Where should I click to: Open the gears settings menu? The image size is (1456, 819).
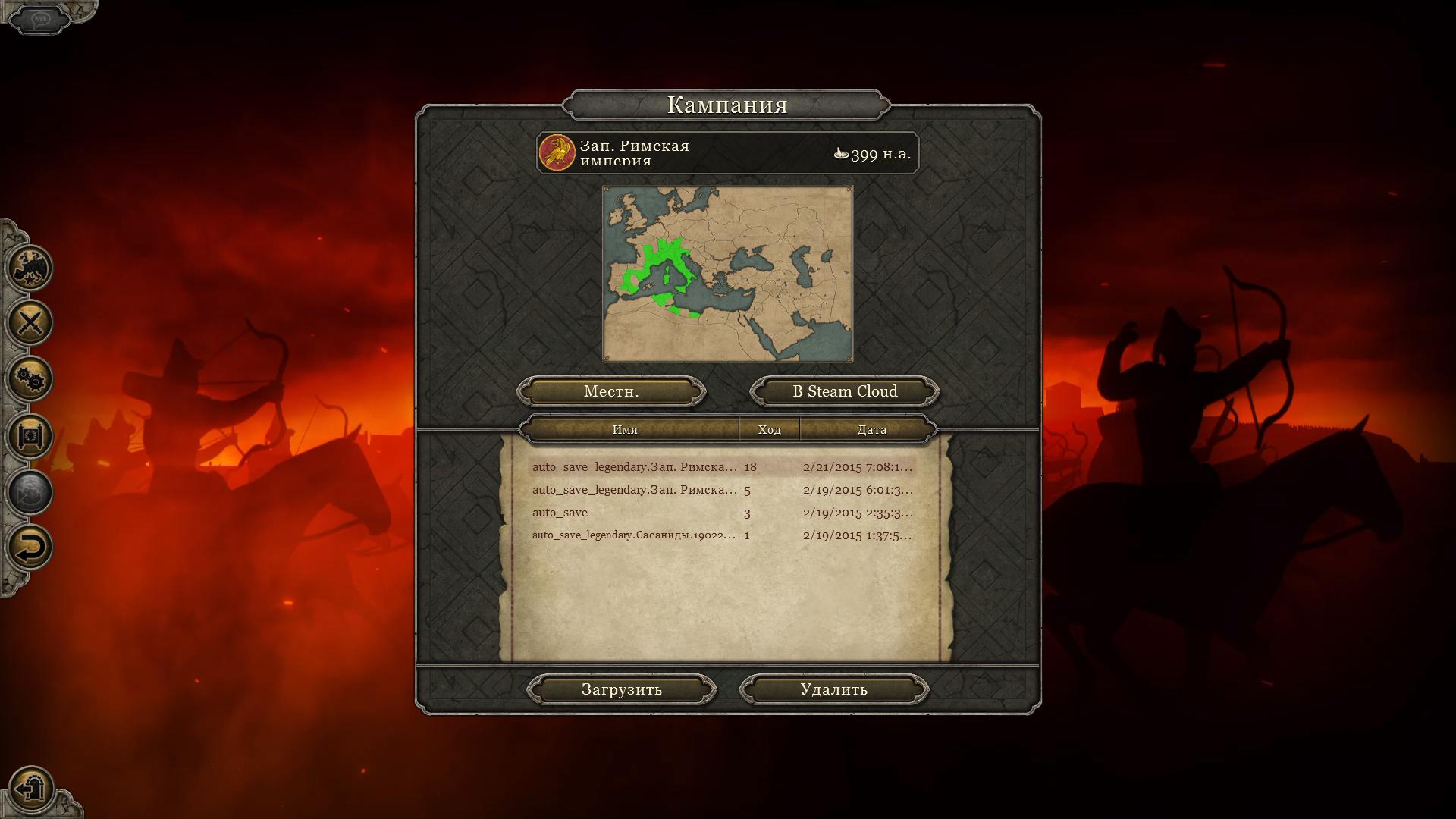coord(30,379)
